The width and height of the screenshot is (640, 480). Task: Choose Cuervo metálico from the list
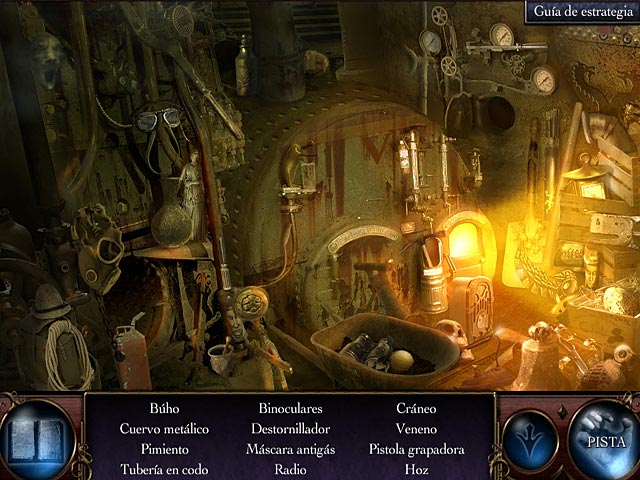[x=164, y=429]
